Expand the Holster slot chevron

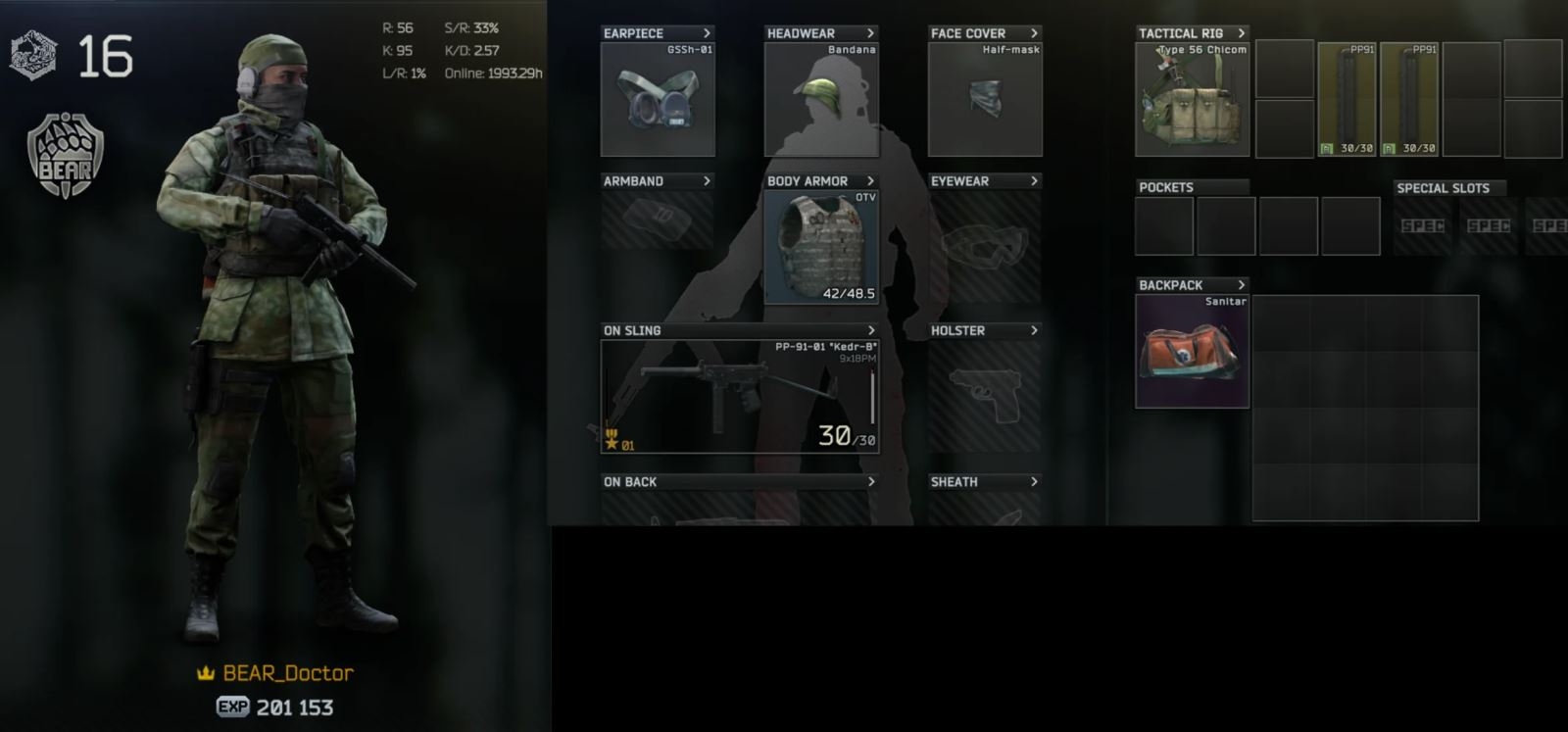[x=1036, y=331]
